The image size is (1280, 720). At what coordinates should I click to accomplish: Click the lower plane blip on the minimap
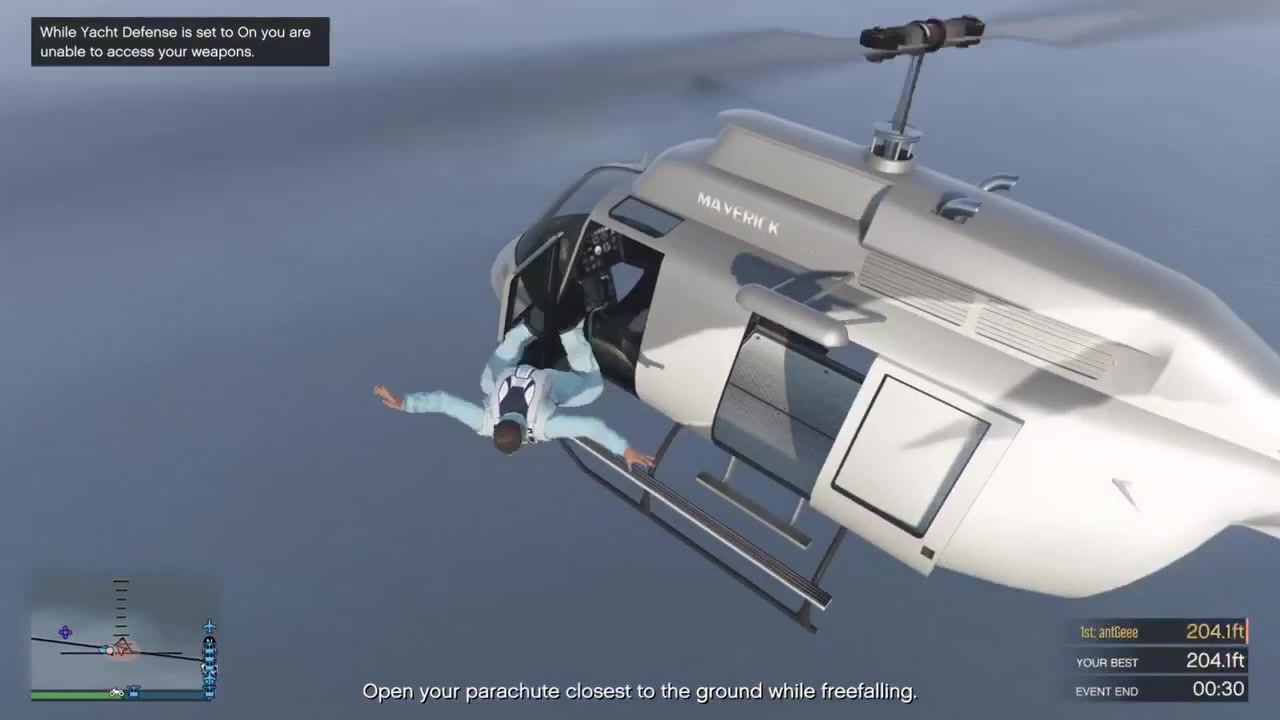(x=209, y=678)
